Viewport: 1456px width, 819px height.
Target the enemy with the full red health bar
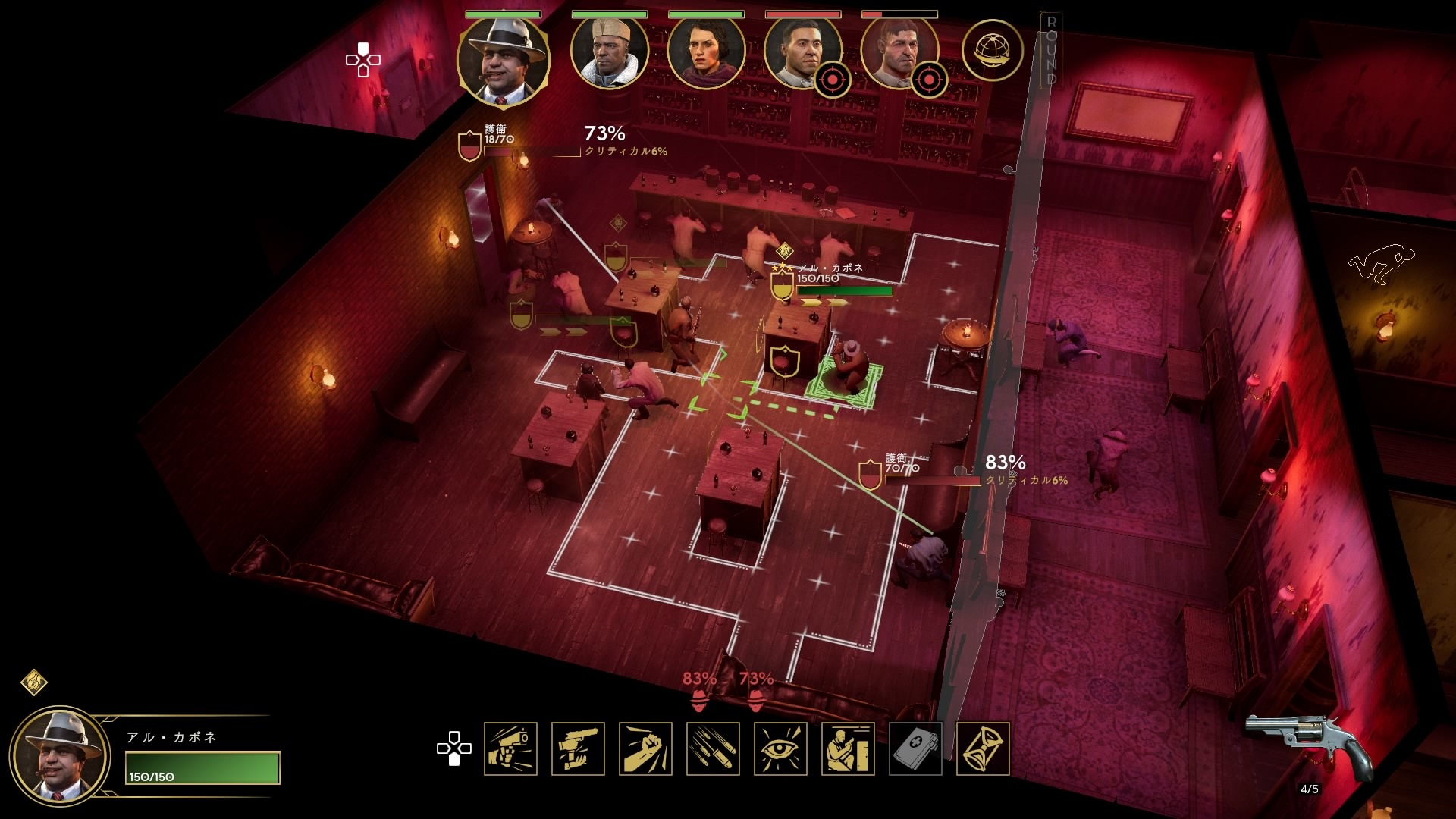(x=802, y=52)
